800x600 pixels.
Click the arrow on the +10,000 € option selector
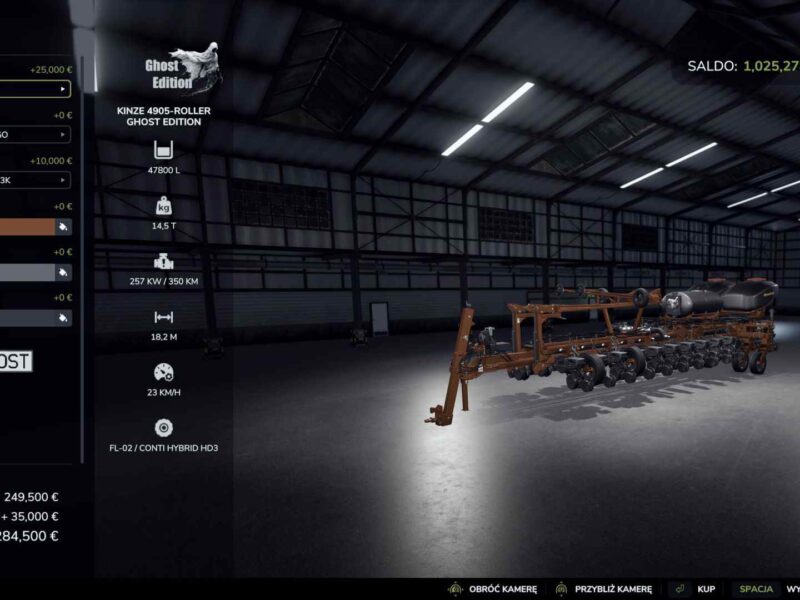(x=63, y=180)
